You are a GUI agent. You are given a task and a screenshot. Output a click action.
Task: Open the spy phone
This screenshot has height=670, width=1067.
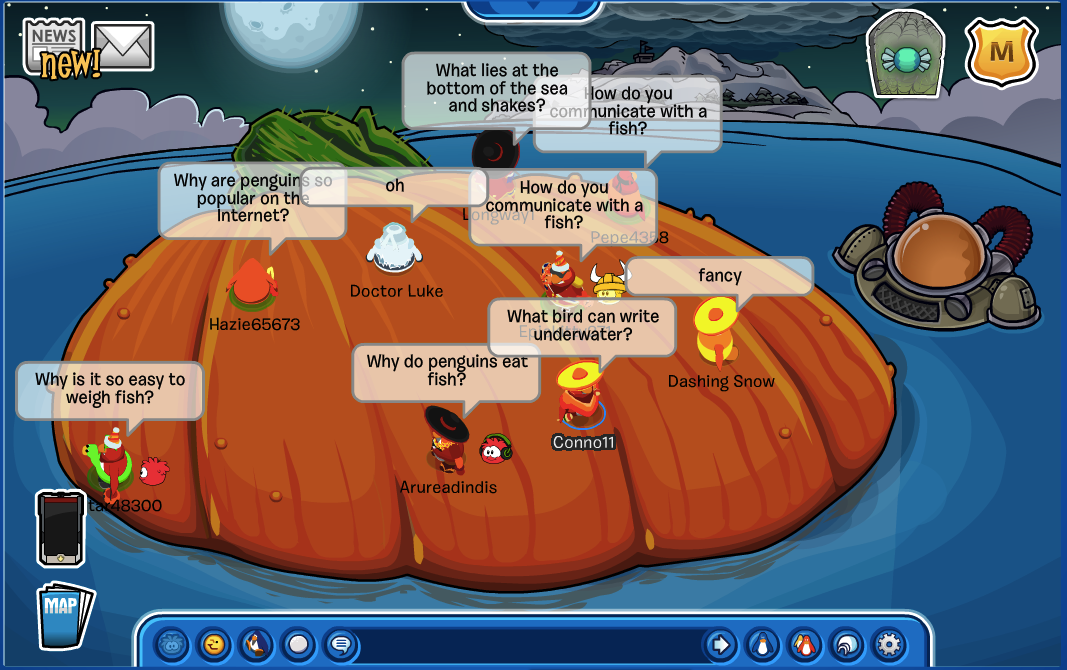[59, 528]
